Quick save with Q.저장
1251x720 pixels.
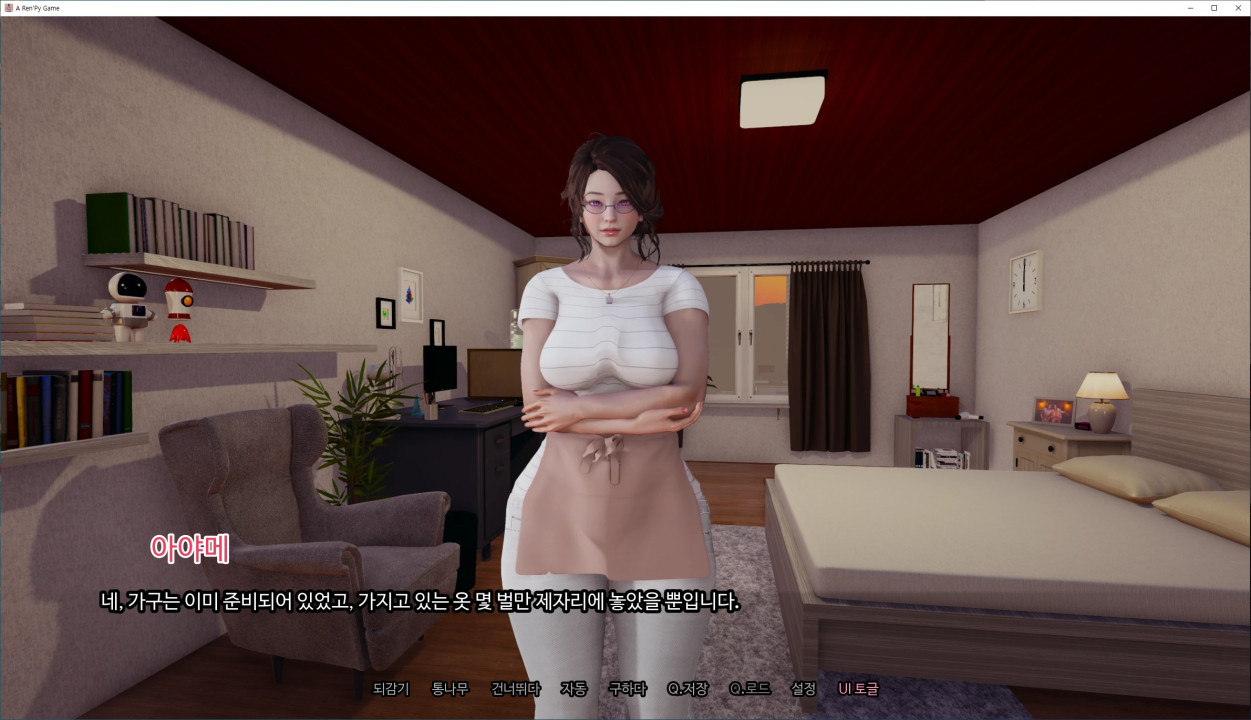688,689
